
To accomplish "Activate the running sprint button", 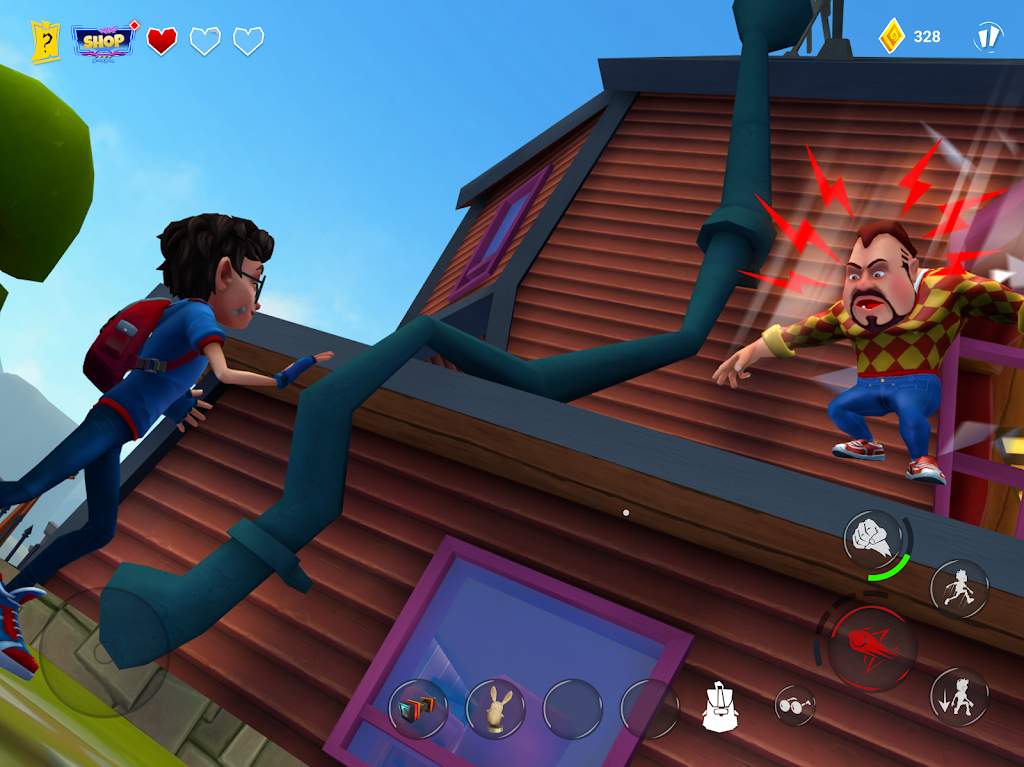I will [959, 588].
